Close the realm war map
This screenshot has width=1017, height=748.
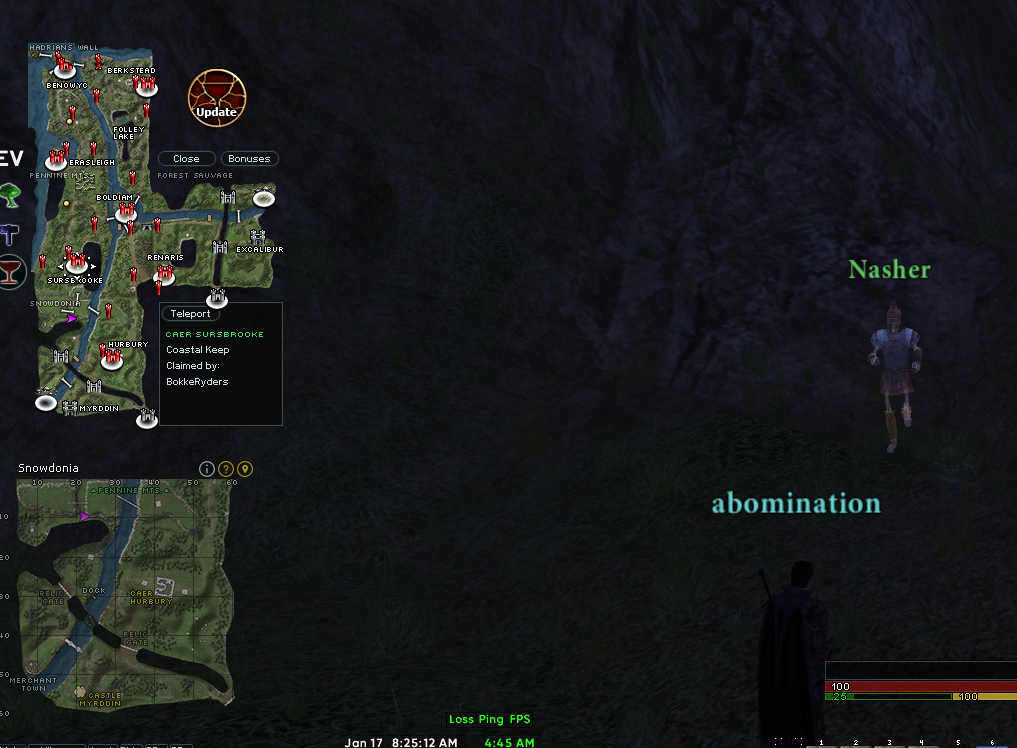click(186, 159)
